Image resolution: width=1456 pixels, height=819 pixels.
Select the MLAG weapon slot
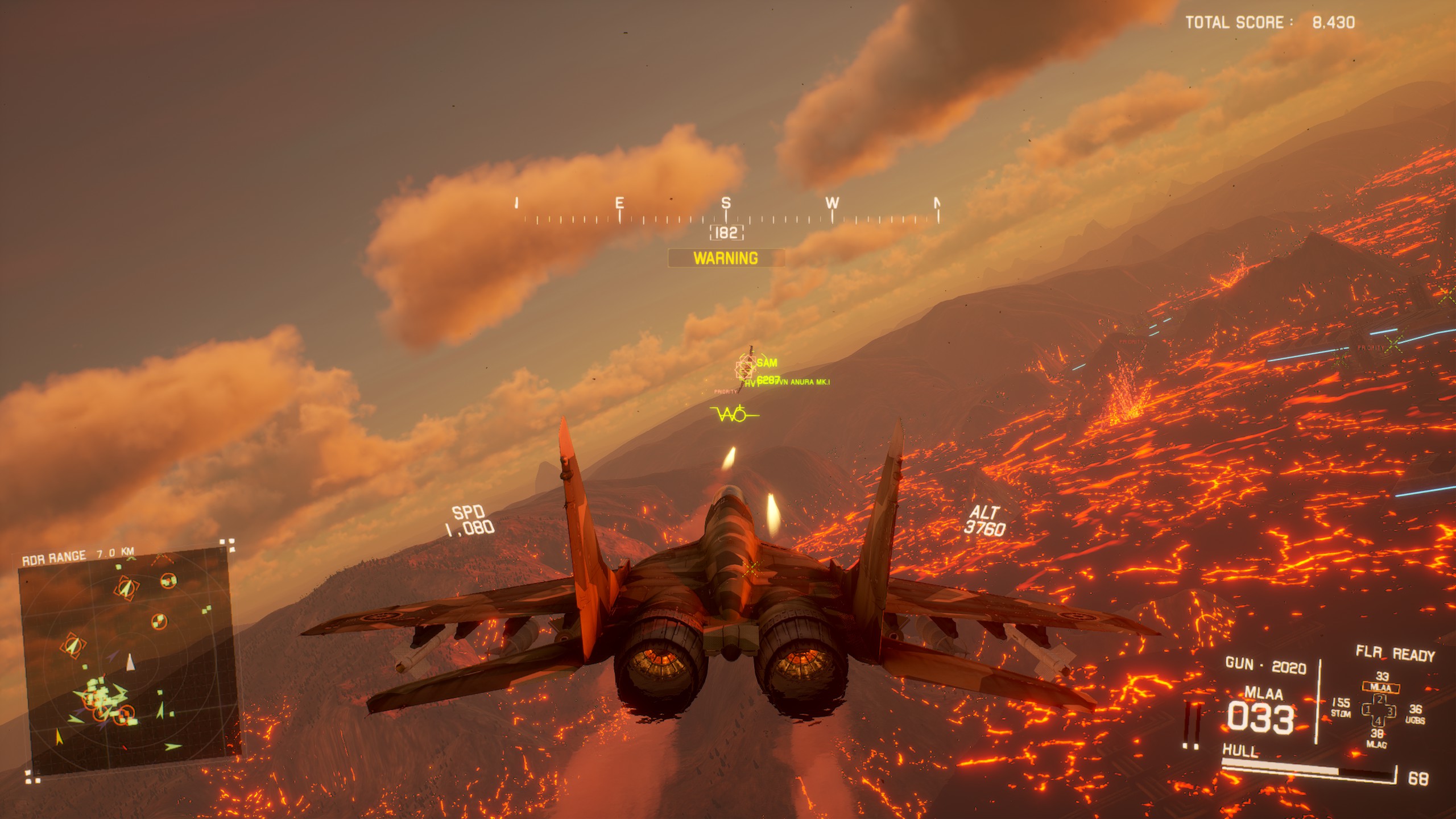coord(1376,738)
